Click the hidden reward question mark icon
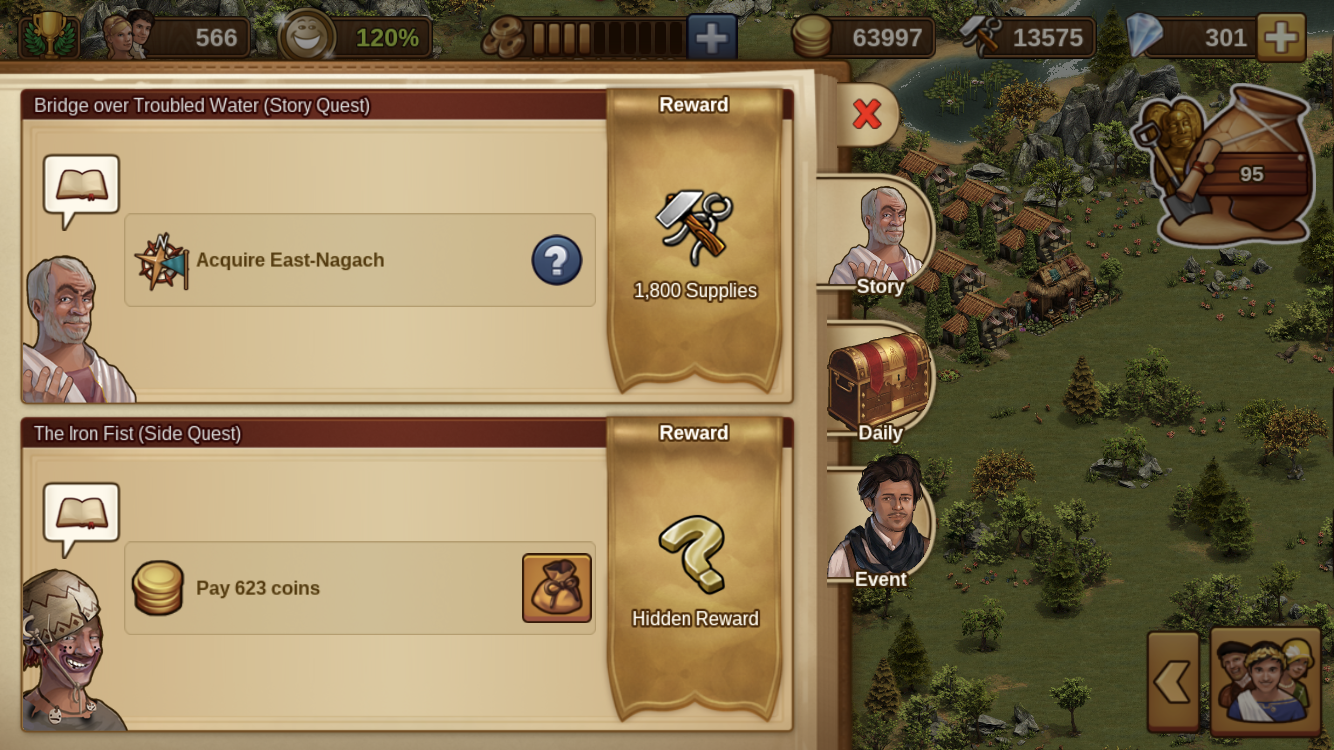 [694, 553]
